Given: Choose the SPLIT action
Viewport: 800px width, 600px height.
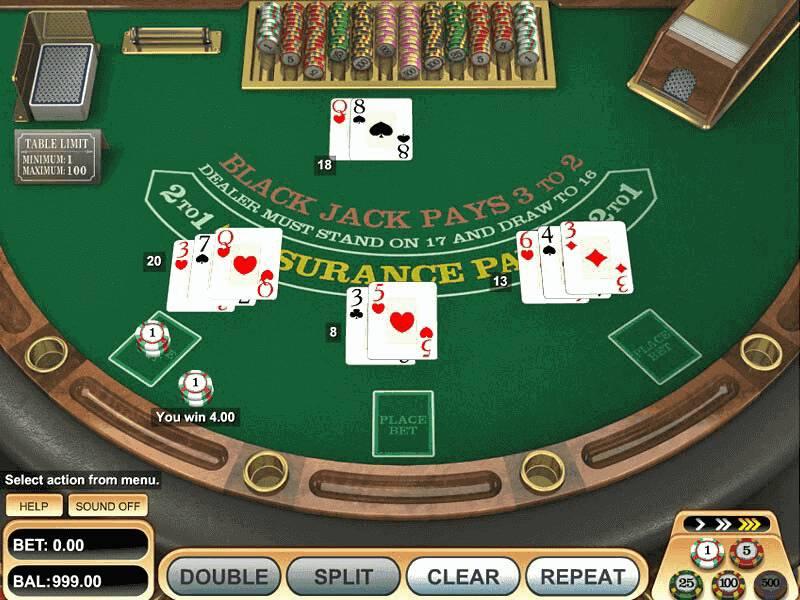Looking at the screenshot, I should point(343,577).
